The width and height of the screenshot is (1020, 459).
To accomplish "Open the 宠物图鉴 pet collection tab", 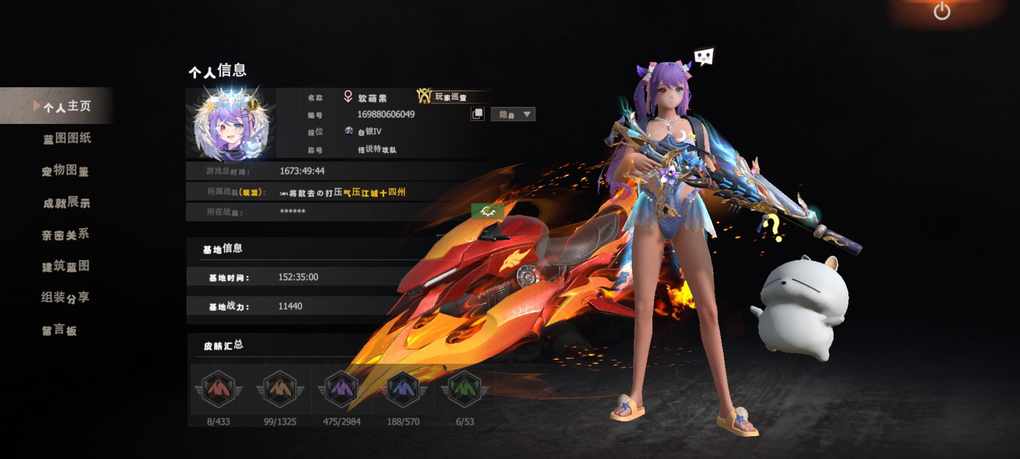I will pyautogui.click(x=66, y=170).
